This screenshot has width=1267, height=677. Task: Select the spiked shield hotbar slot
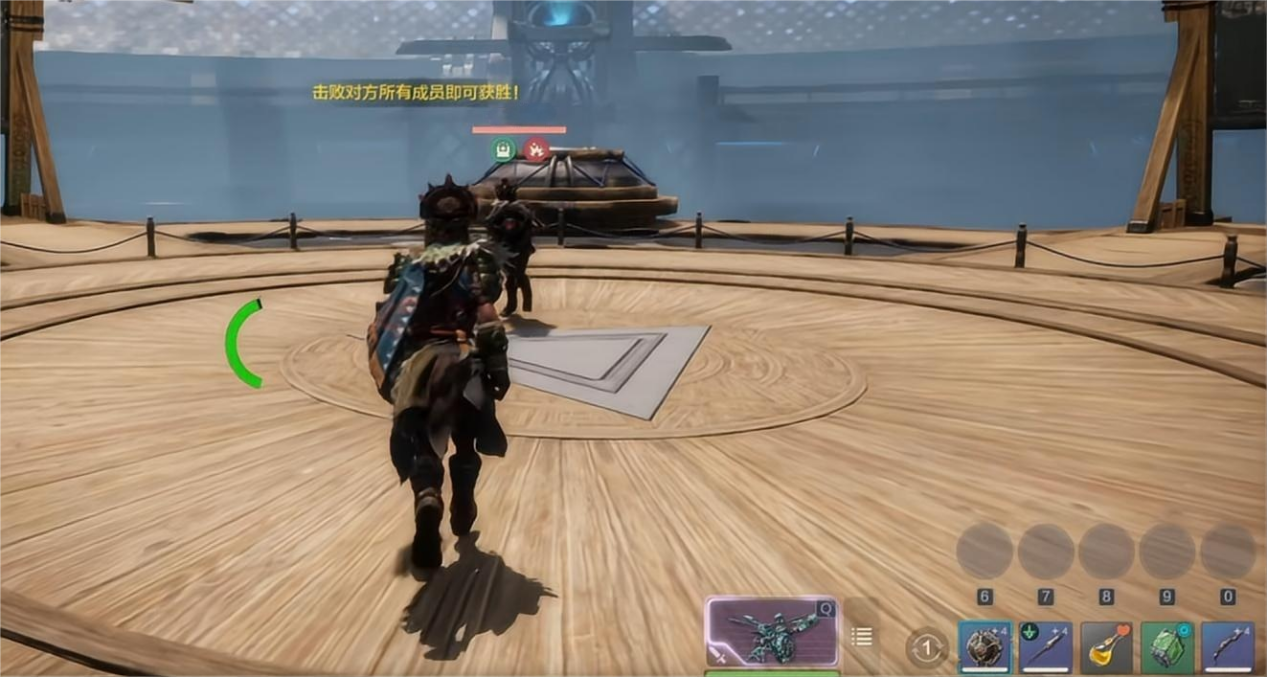click(x=985, y=648)
